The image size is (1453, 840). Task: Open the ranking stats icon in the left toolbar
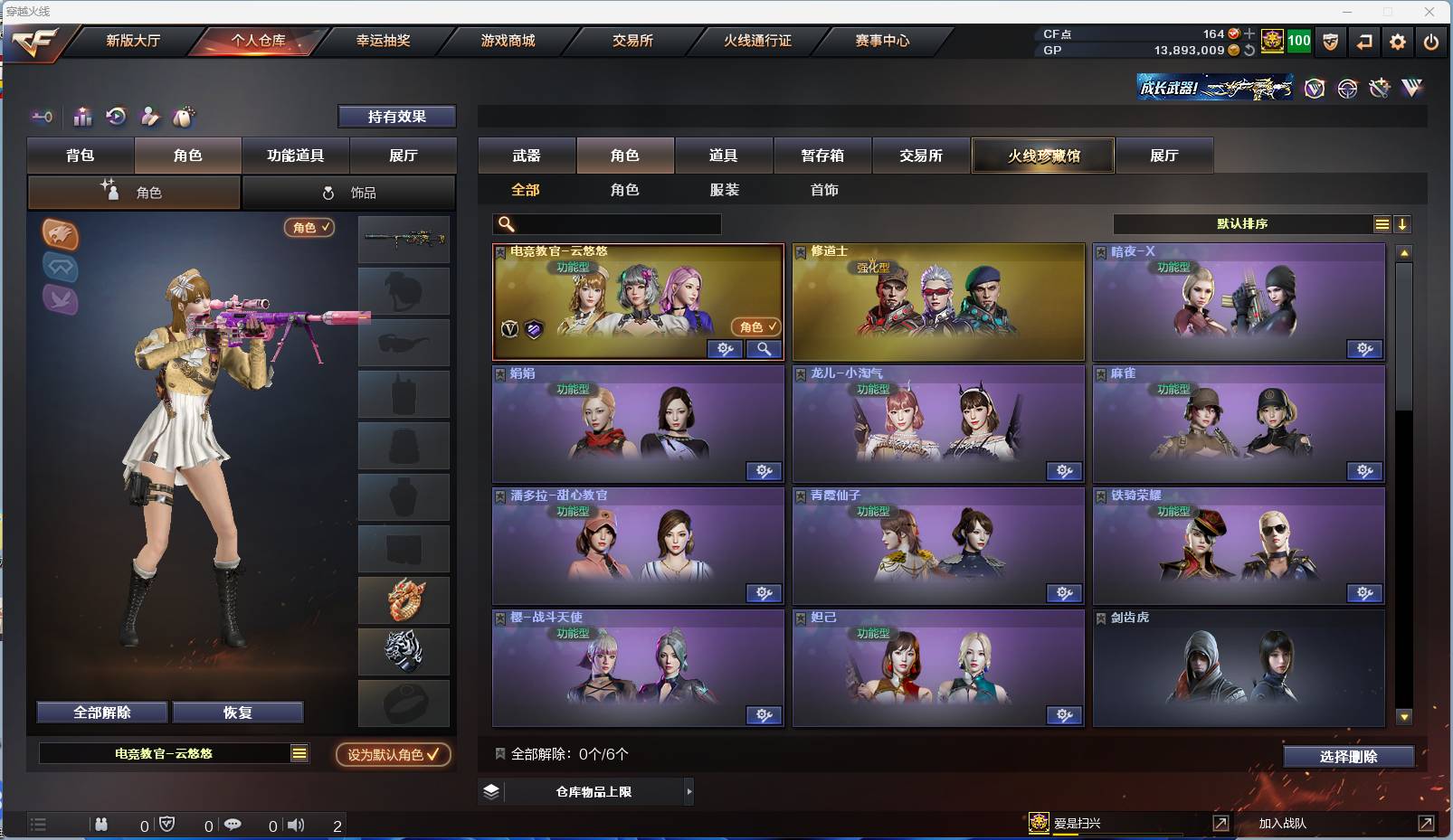82,117
